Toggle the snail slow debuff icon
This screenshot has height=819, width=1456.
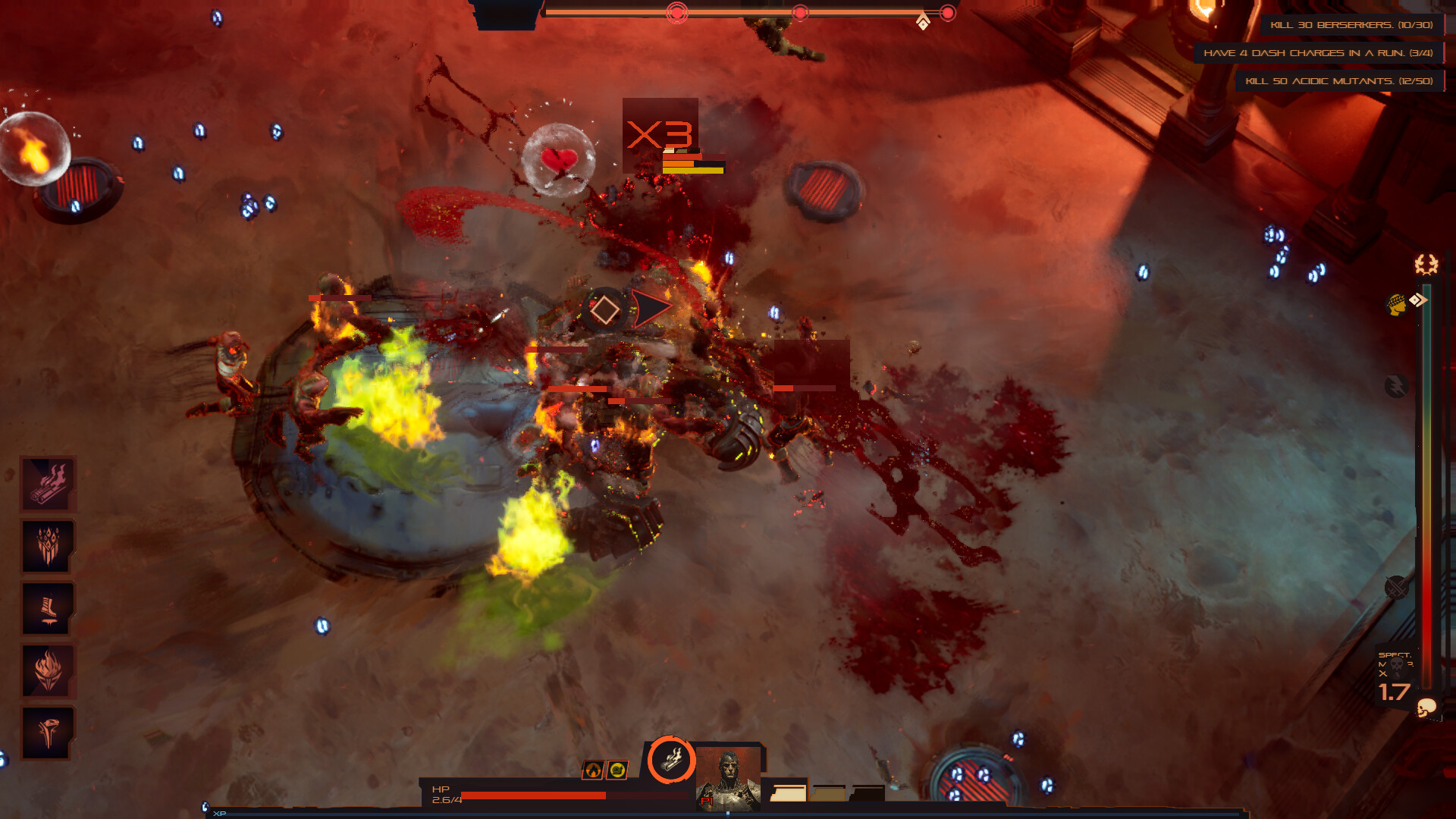pyautogui.click(x=616, y=770)
